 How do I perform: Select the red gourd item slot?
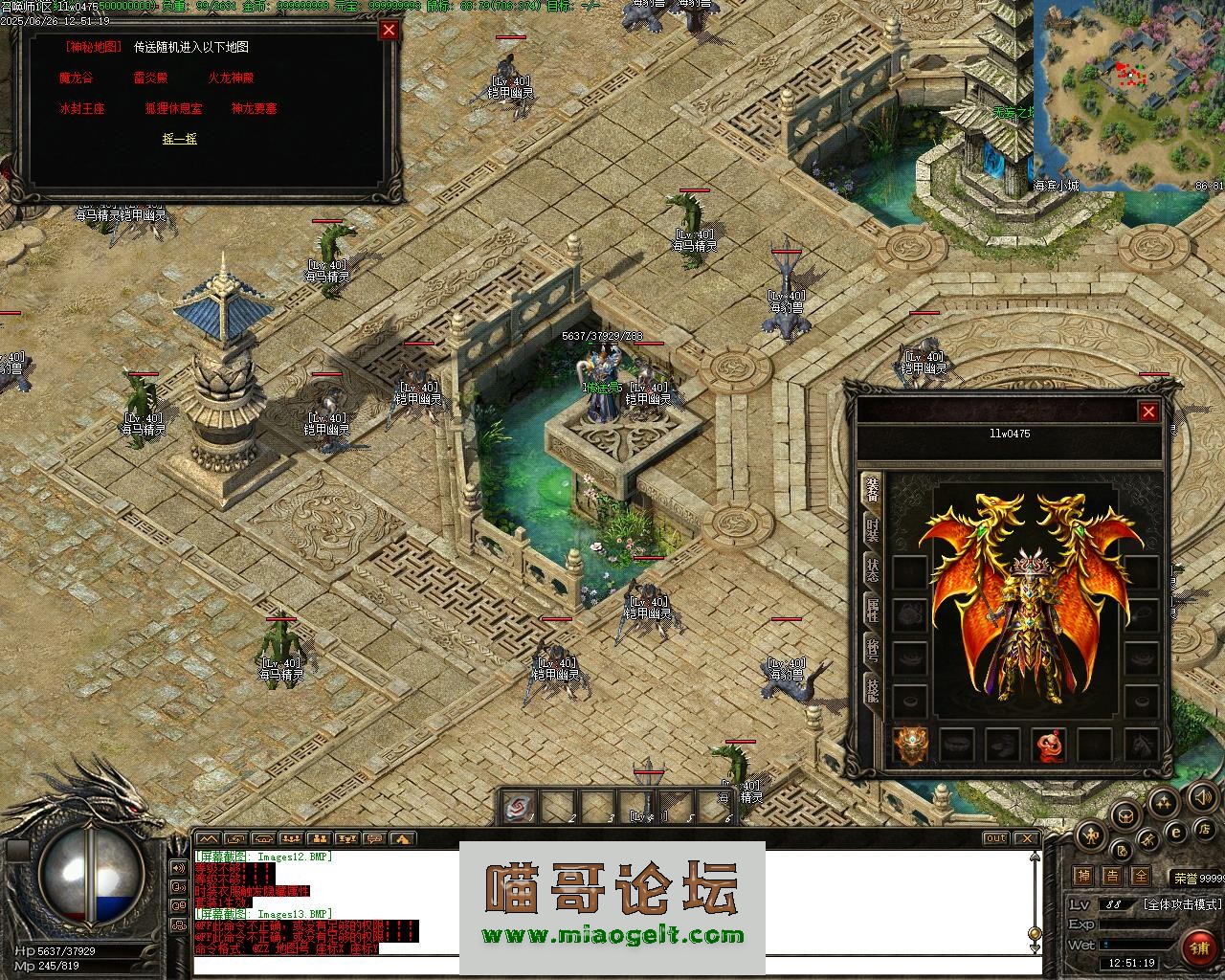(1049, 745)
